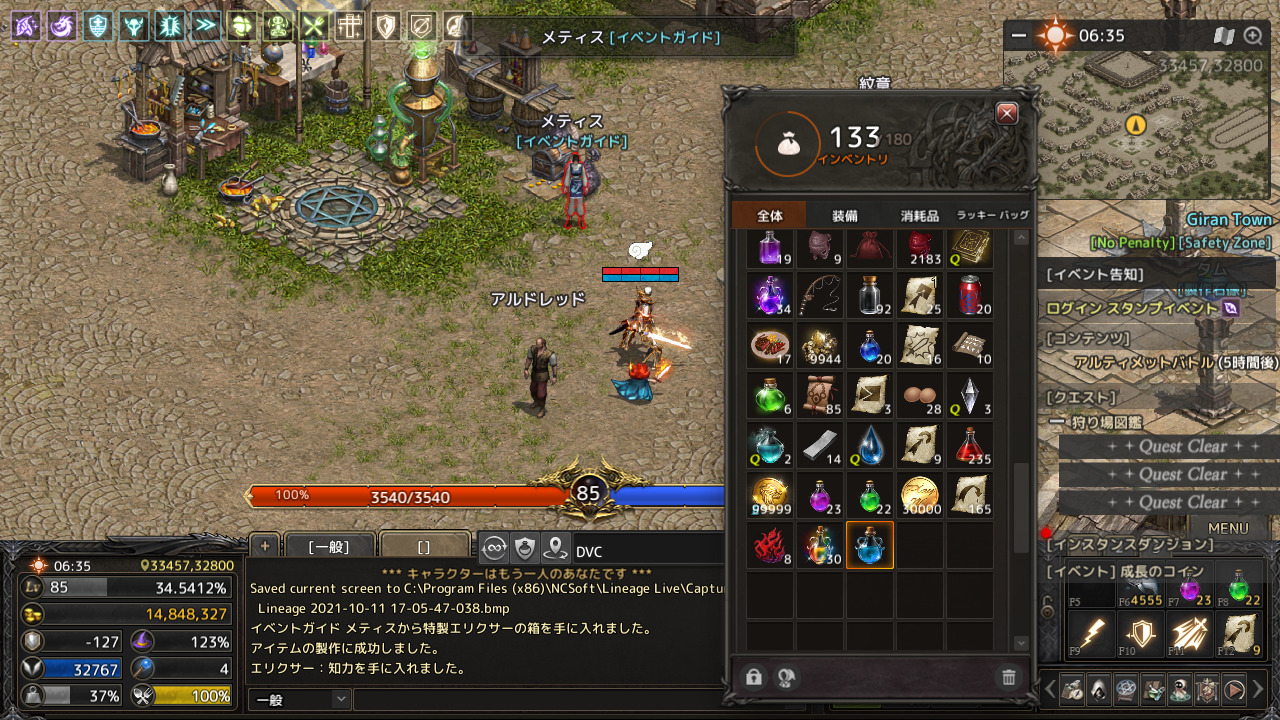Screen dimensions: 1280x720
Task: Close the inventory window
Action: [1007, 113]
